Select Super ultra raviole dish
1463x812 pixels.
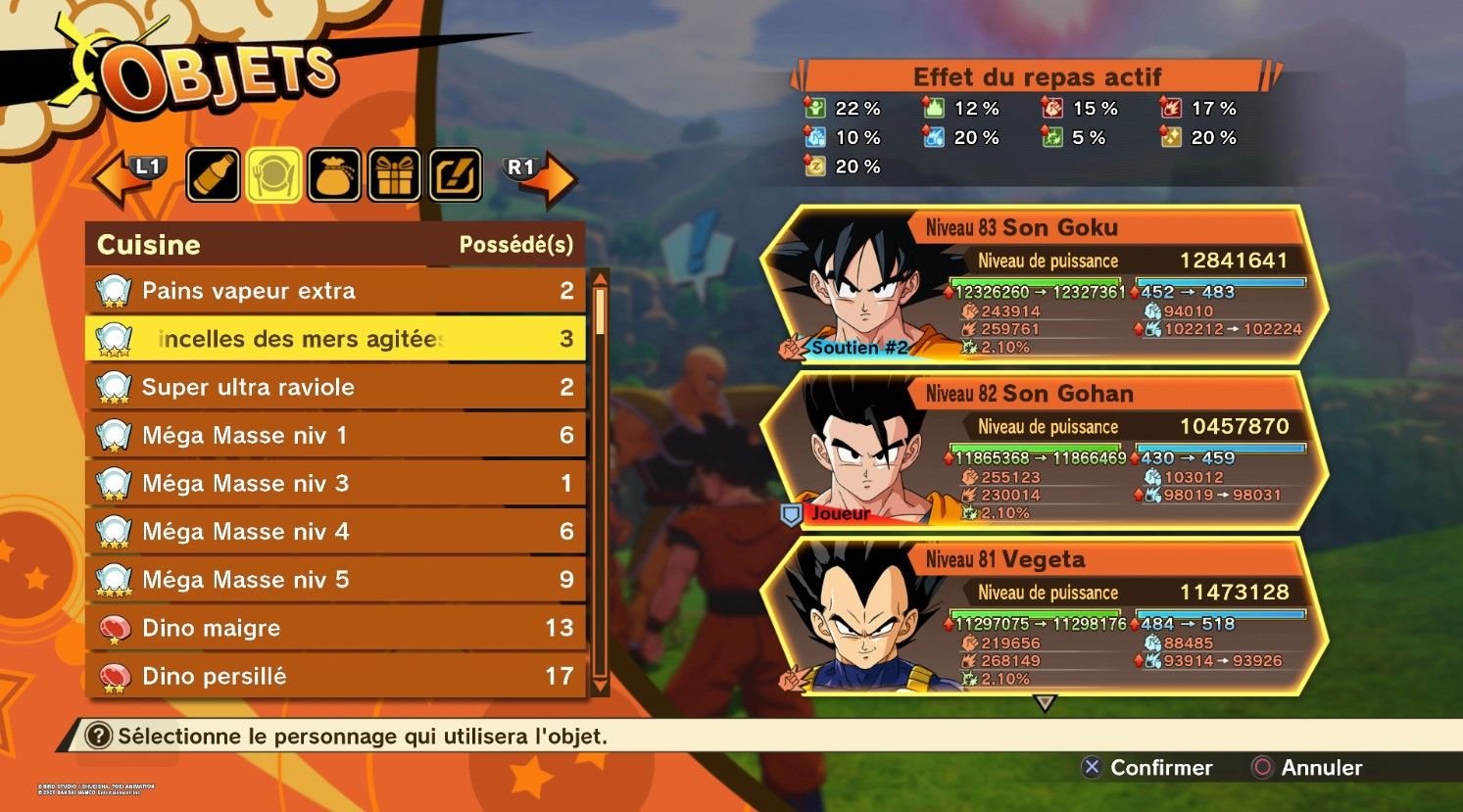[335, 387]
